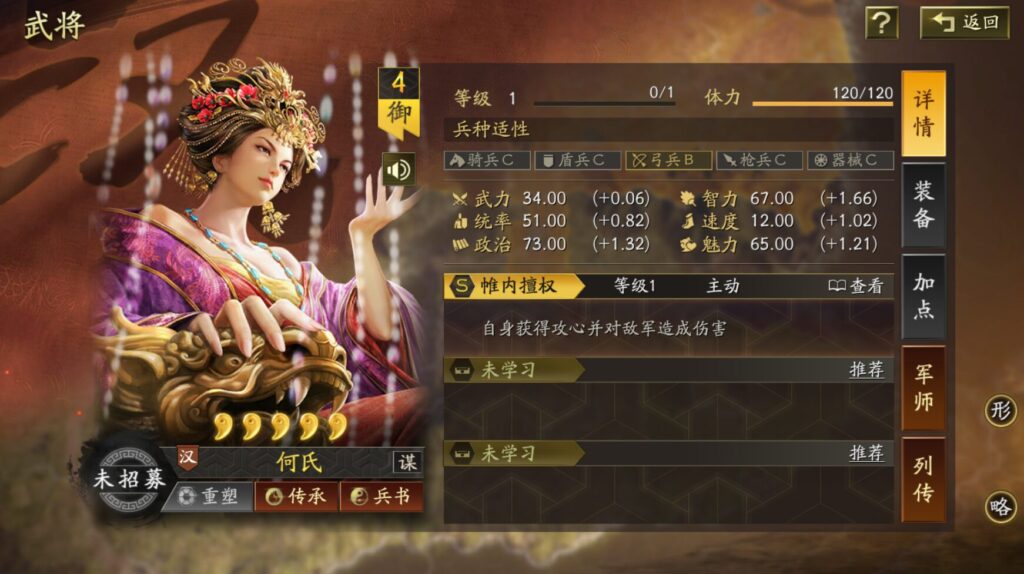Open the question mark help button

pos(880,22)
